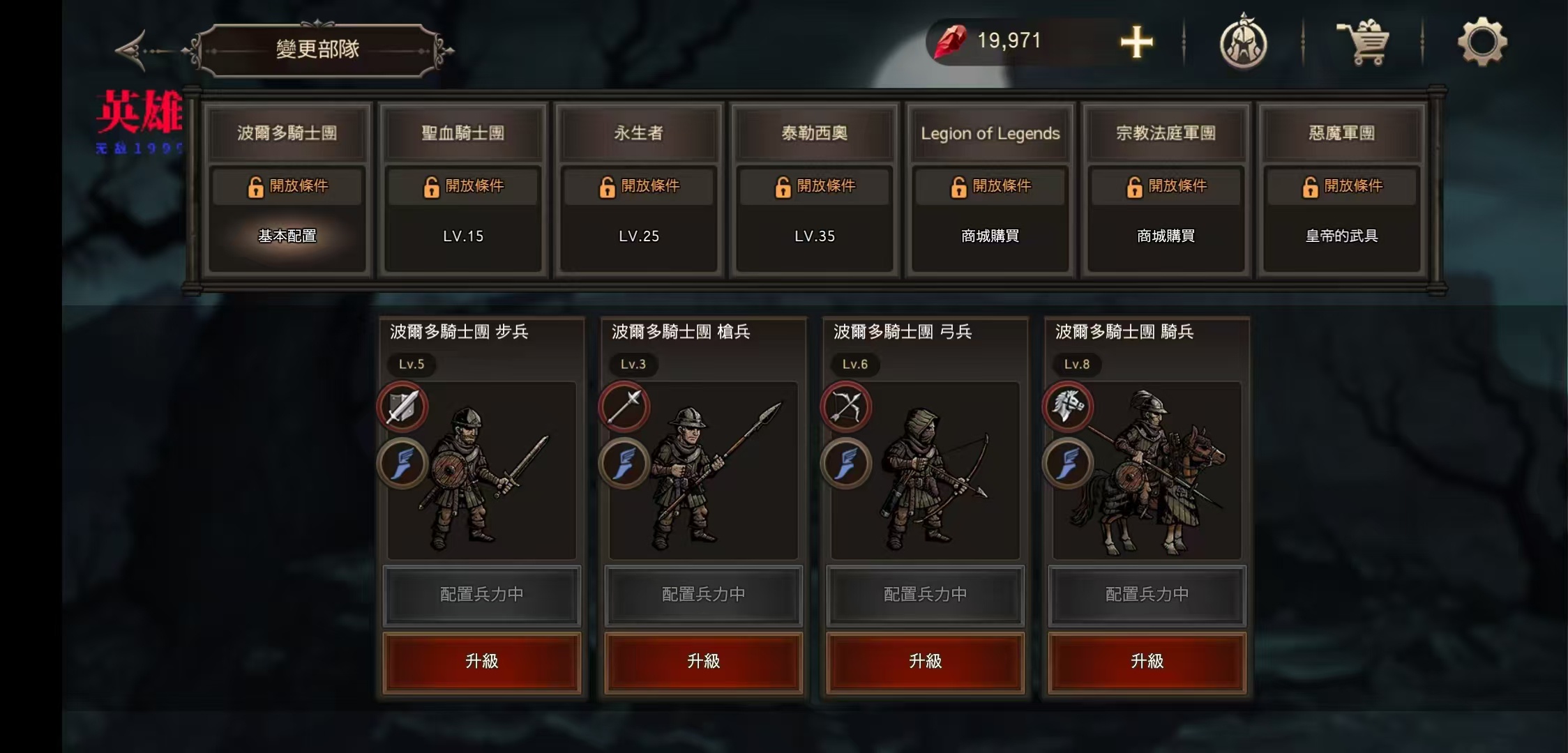The height and width of the screenshot is (753, 1568).
Task: Upgrade the 步兵 infantry unit
Action: (x=482, y=662)
